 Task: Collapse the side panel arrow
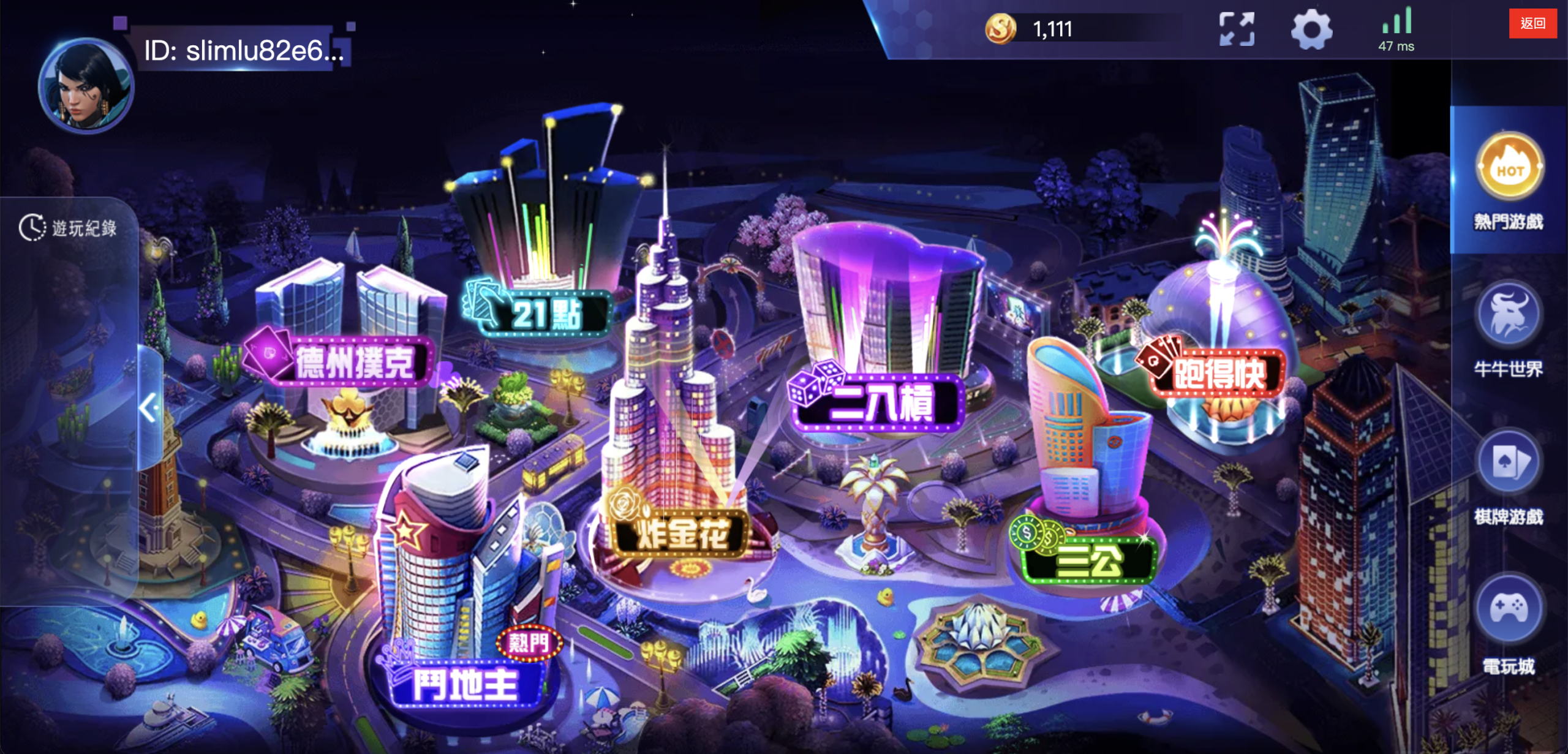[x=149, y=407]
